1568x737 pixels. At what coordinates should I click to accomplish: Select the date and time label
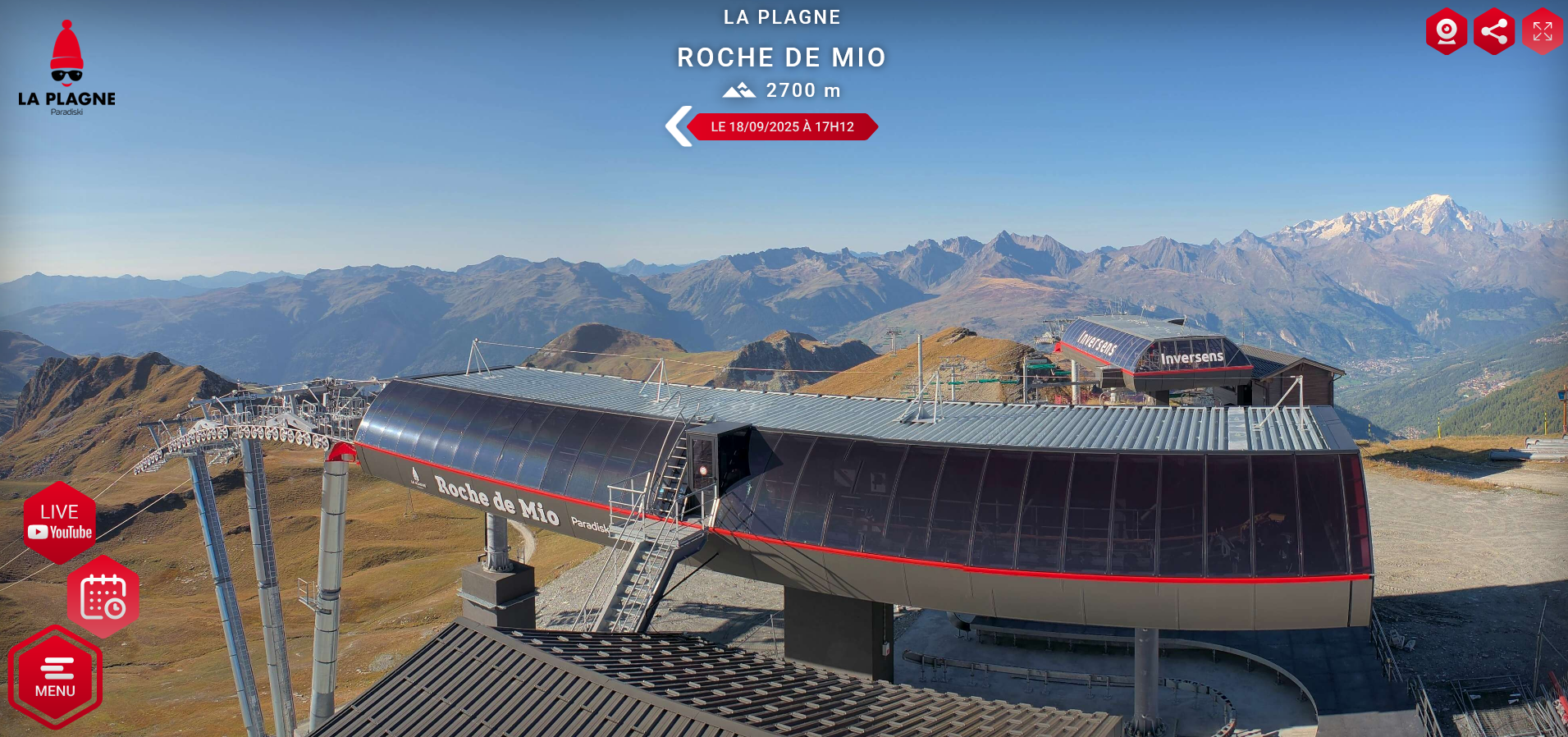(x=783, y=126)
